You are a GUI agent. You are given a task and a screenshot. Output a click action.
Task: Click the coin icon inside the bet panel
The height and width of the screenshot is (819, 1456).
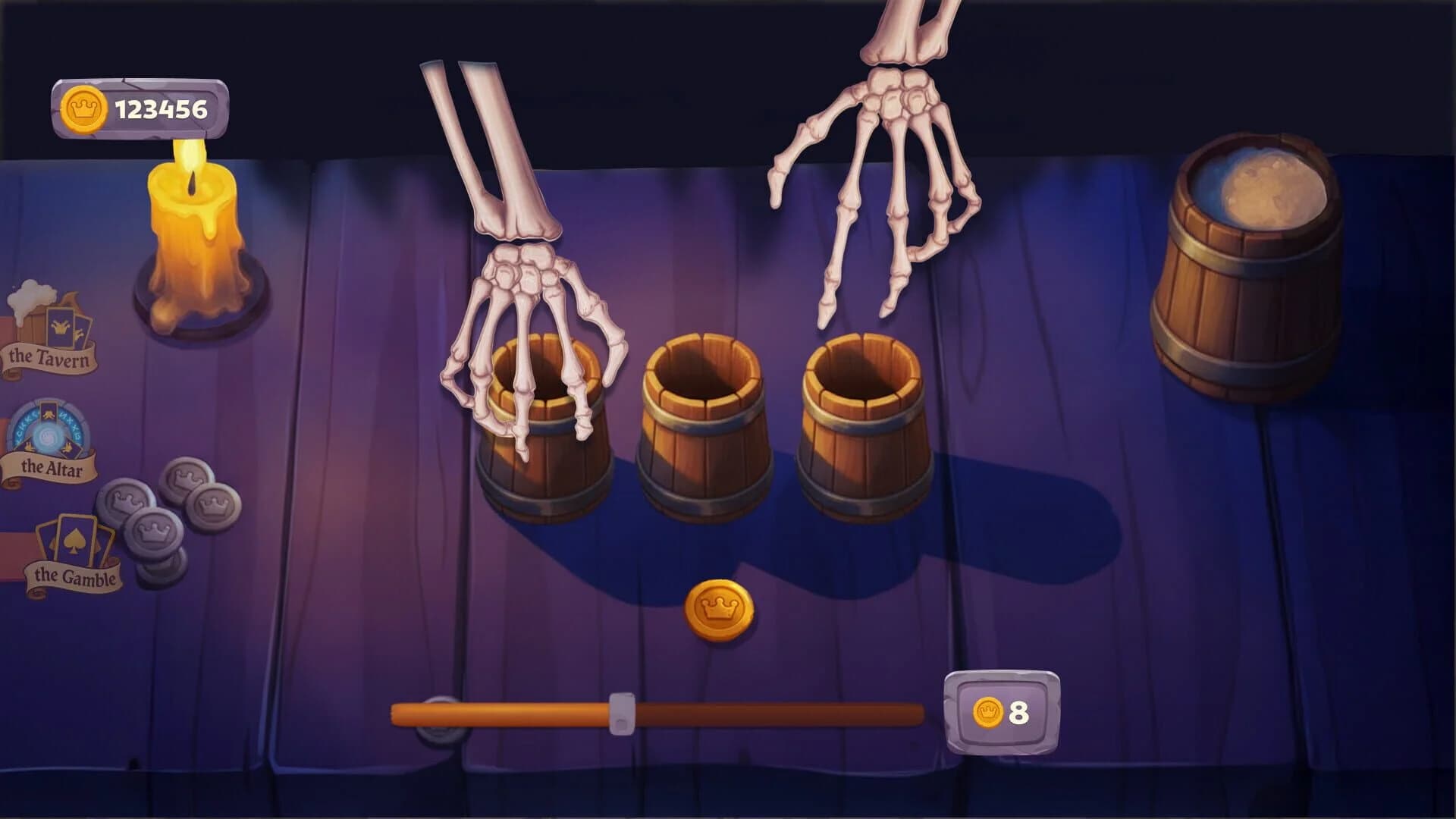coord(986,711)
